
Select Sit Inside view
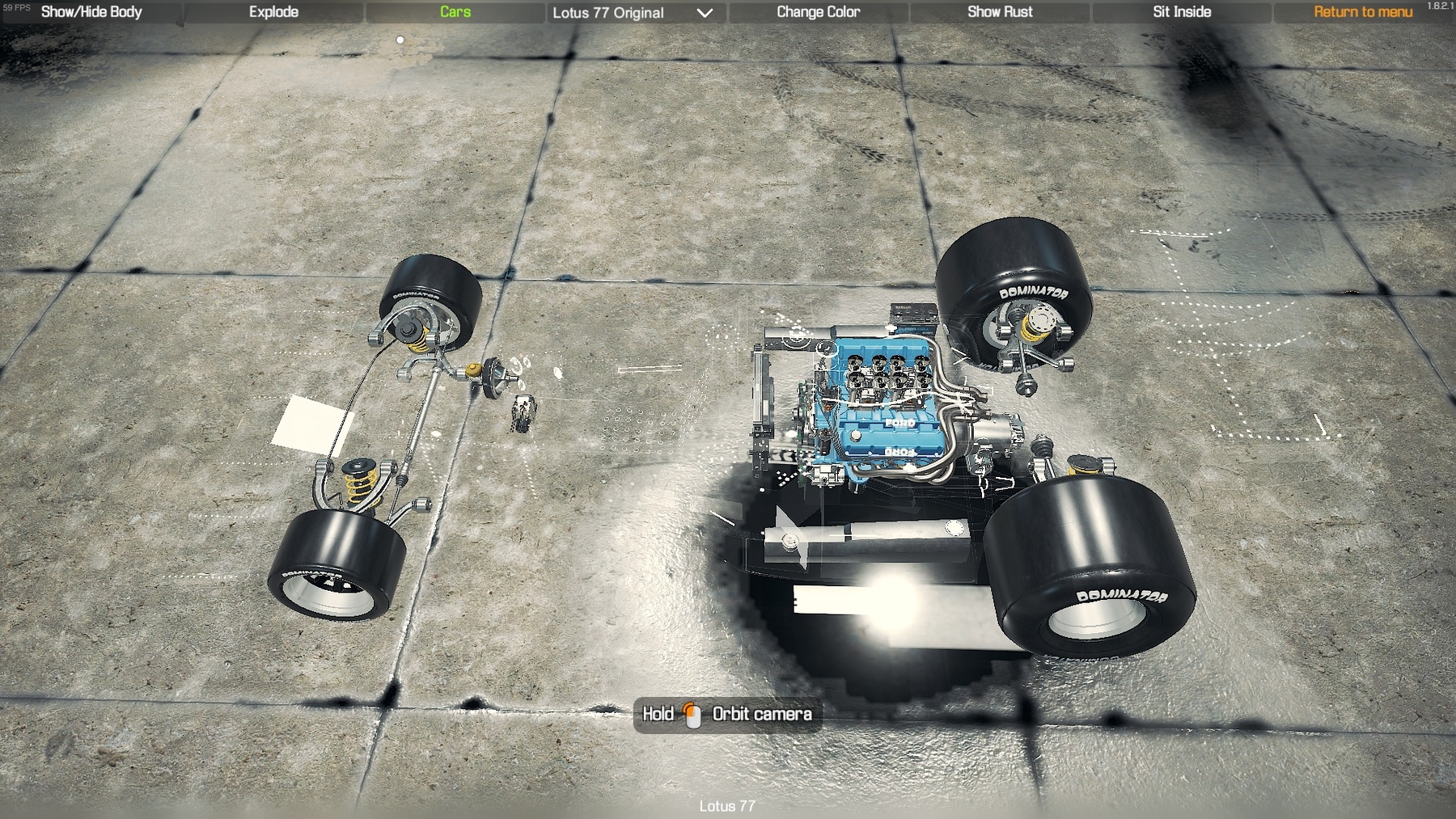(1182, 12)
